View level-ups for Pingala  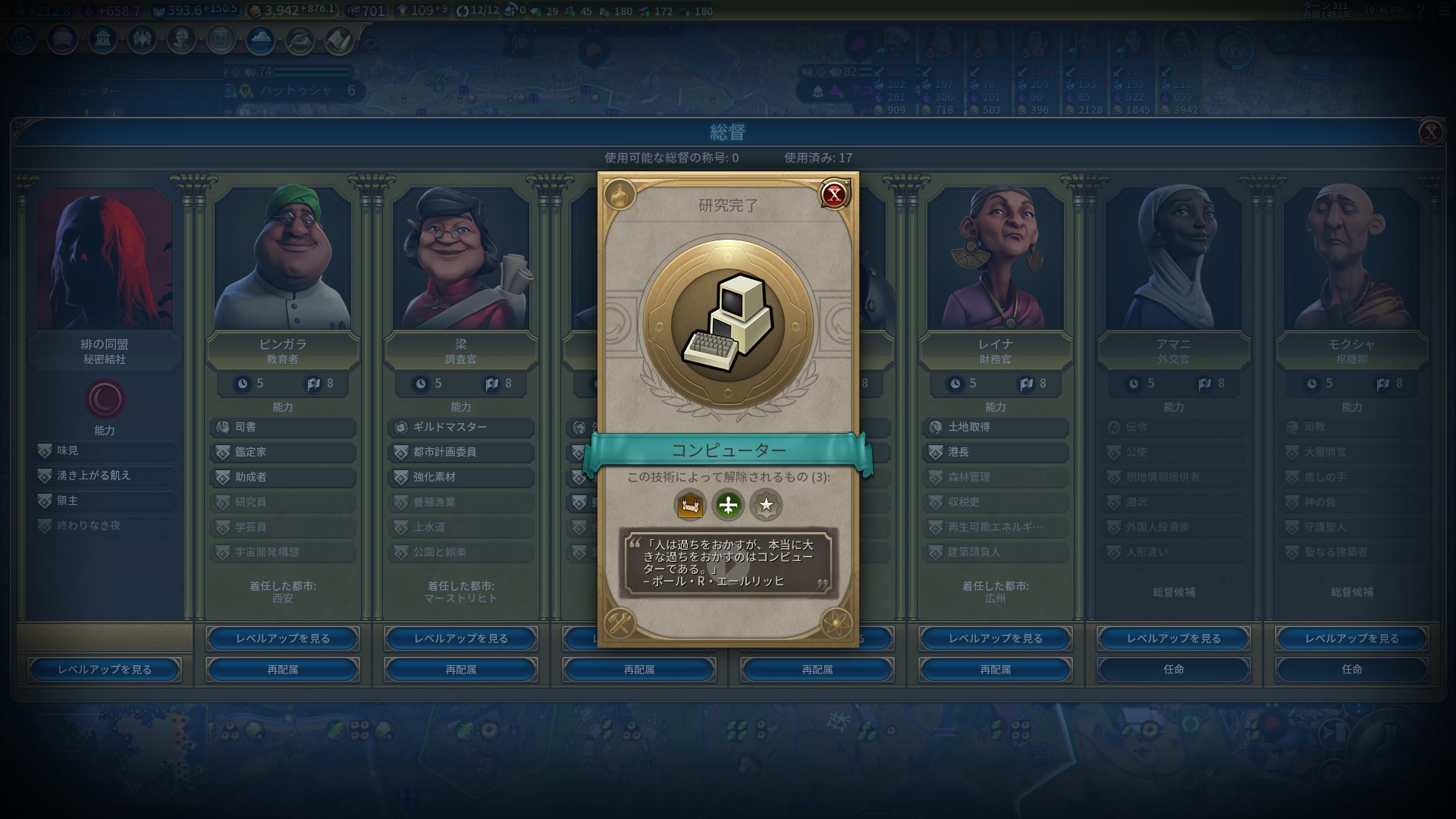pos(283,639)
